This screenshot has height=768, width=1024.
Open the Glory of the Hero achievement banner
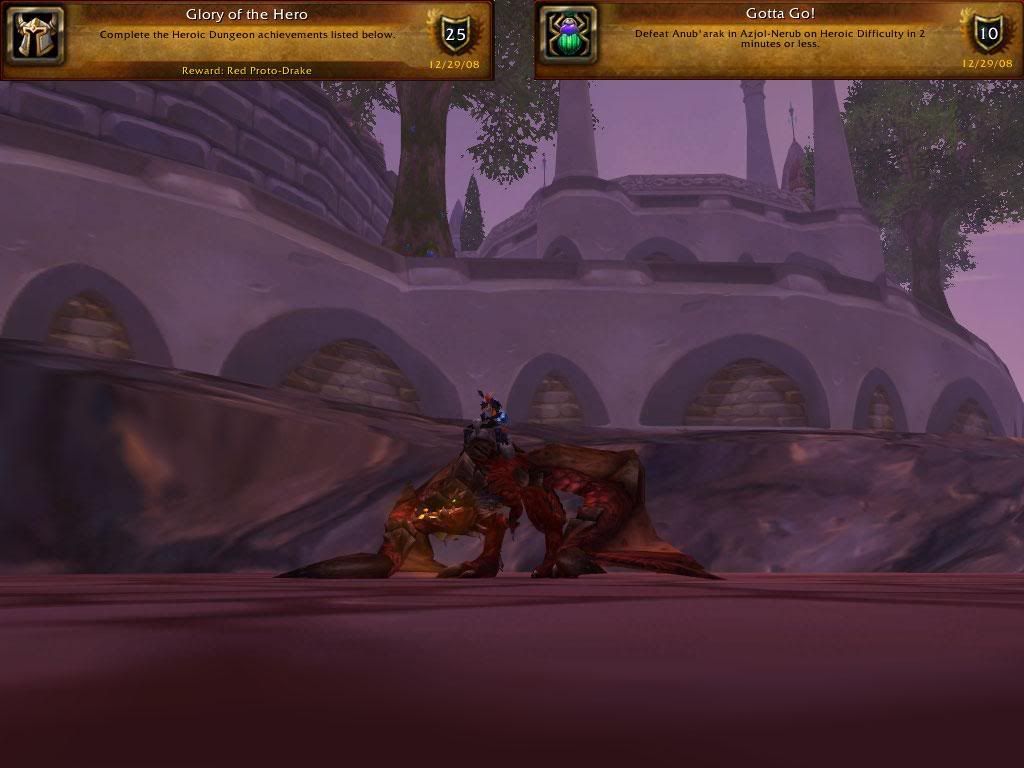click(x=246, y=40)
